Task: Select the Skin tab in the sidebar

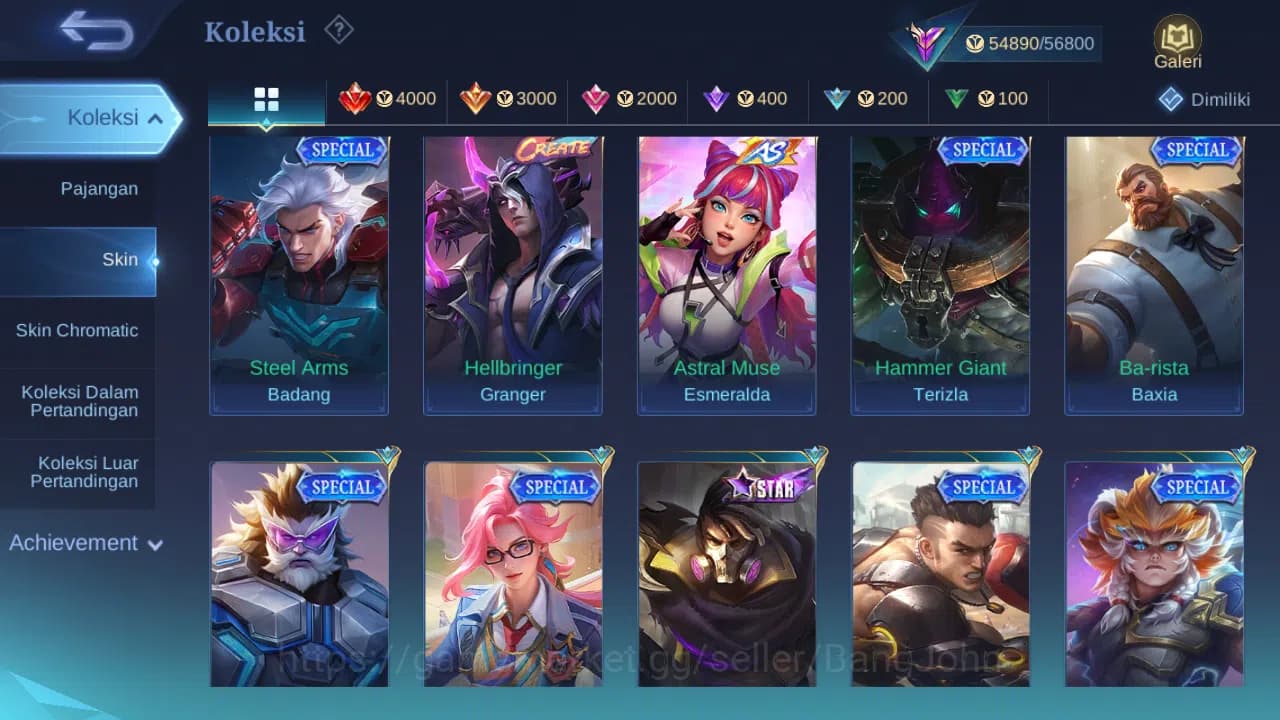Action: 120,259
